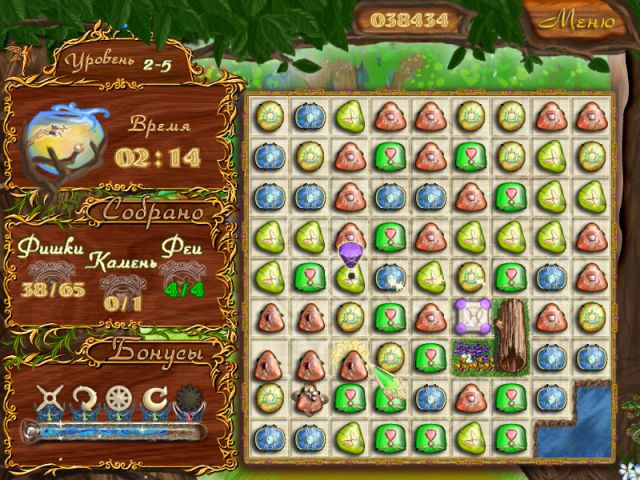Use the crescent-arrow bonus
640x480 pixels.
pos(155,400)
